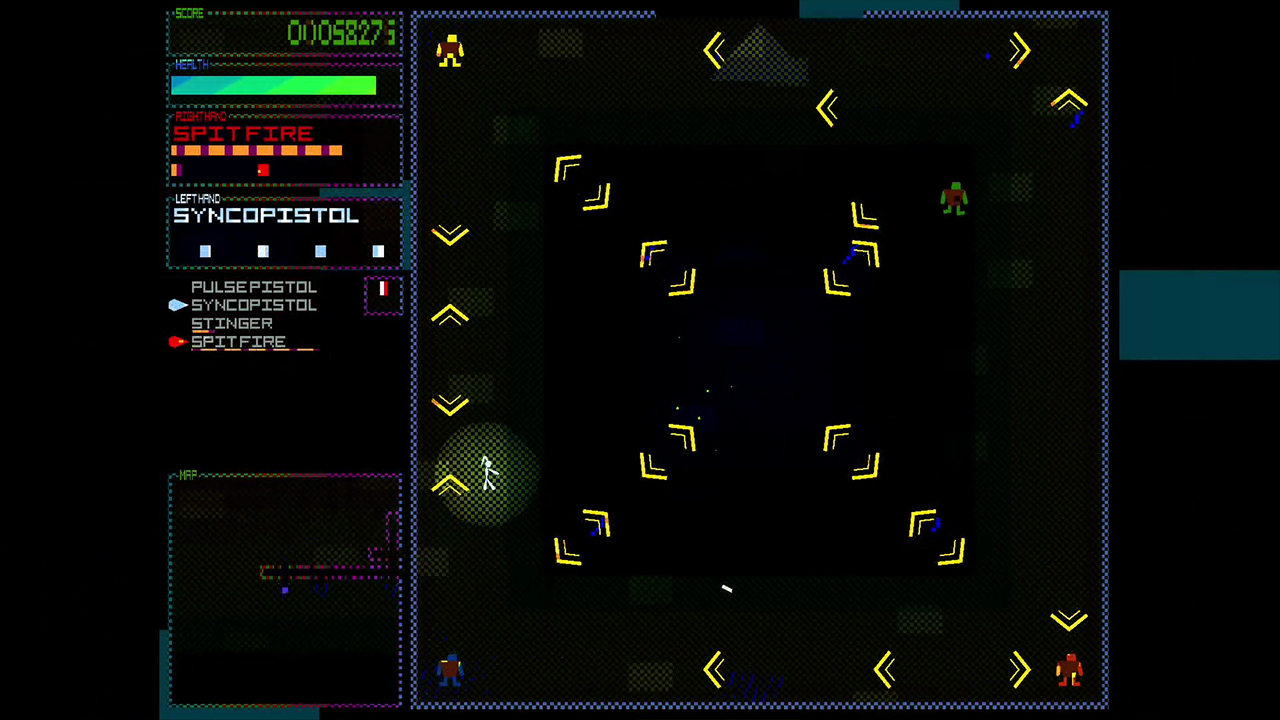The height and width of the screenshot is (720, 1280).
Task: Click the blue SYNCOPISTOL bullet icon
Action: click(x=177, y=305)
